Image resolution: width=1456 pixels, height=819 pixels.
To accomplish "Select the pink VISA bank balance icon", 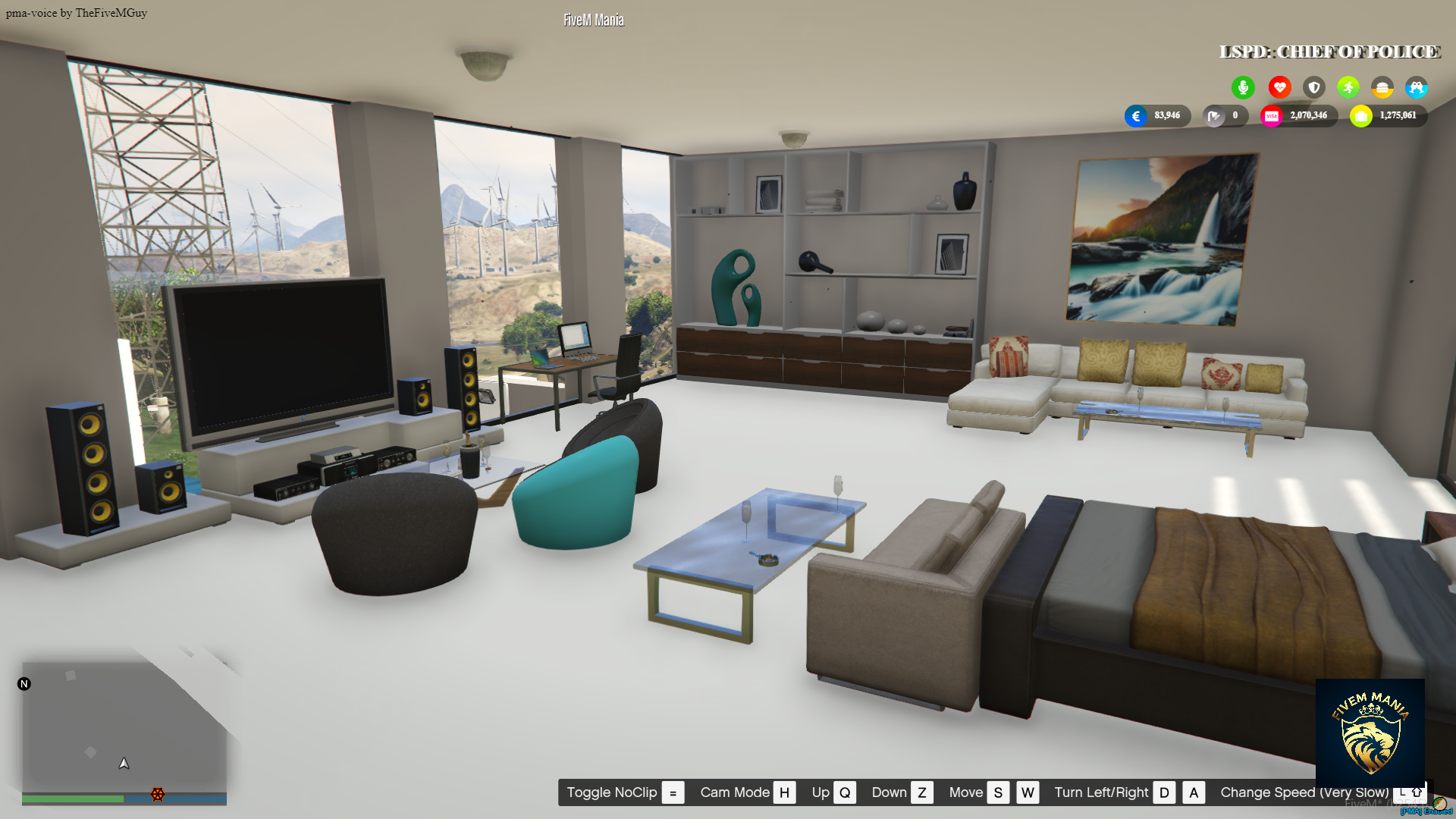I will tap(1272, 116).
